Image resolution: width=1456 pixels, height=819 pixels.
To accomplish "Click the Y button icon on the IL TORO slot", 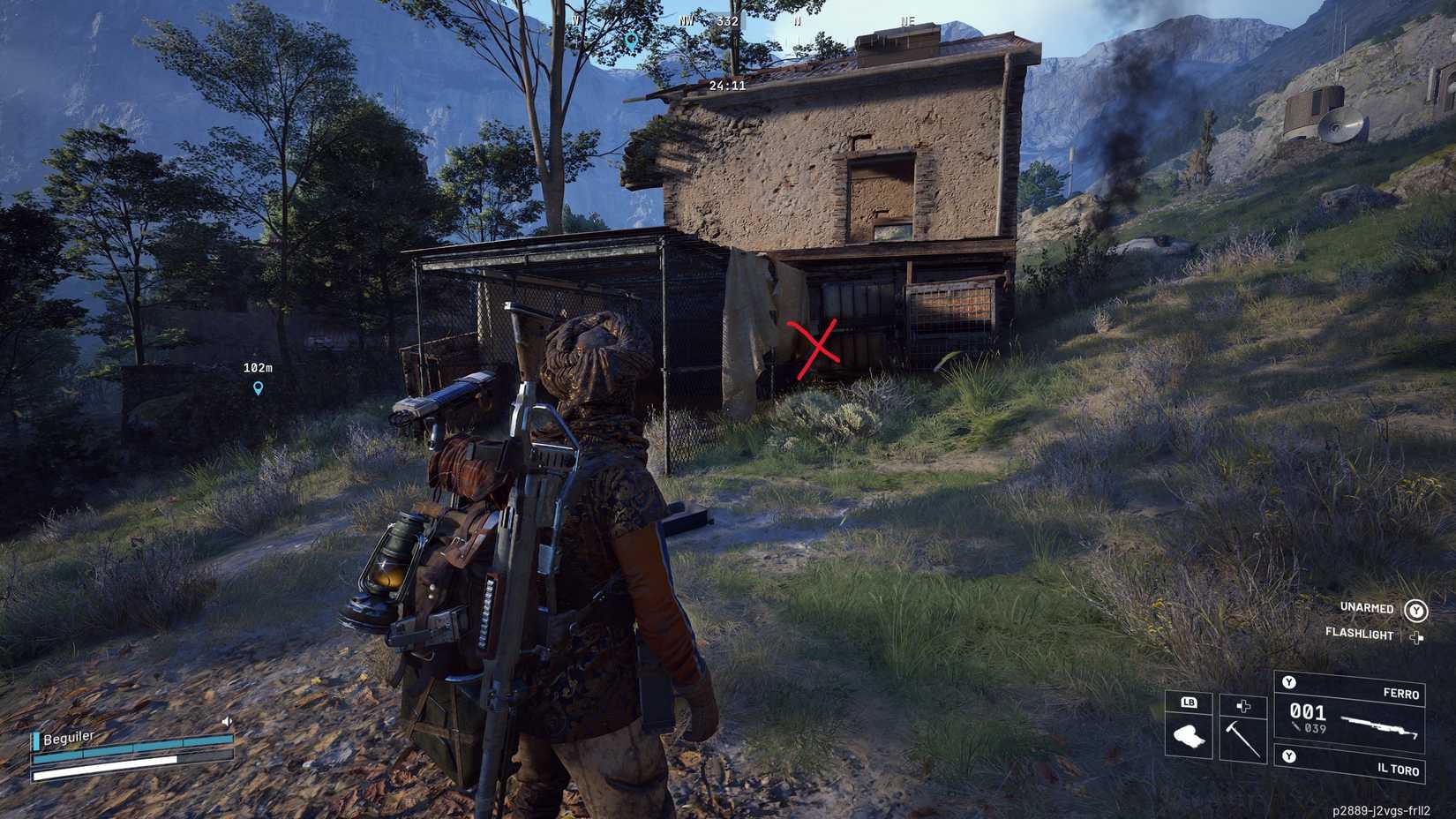I will (1288, 755).
